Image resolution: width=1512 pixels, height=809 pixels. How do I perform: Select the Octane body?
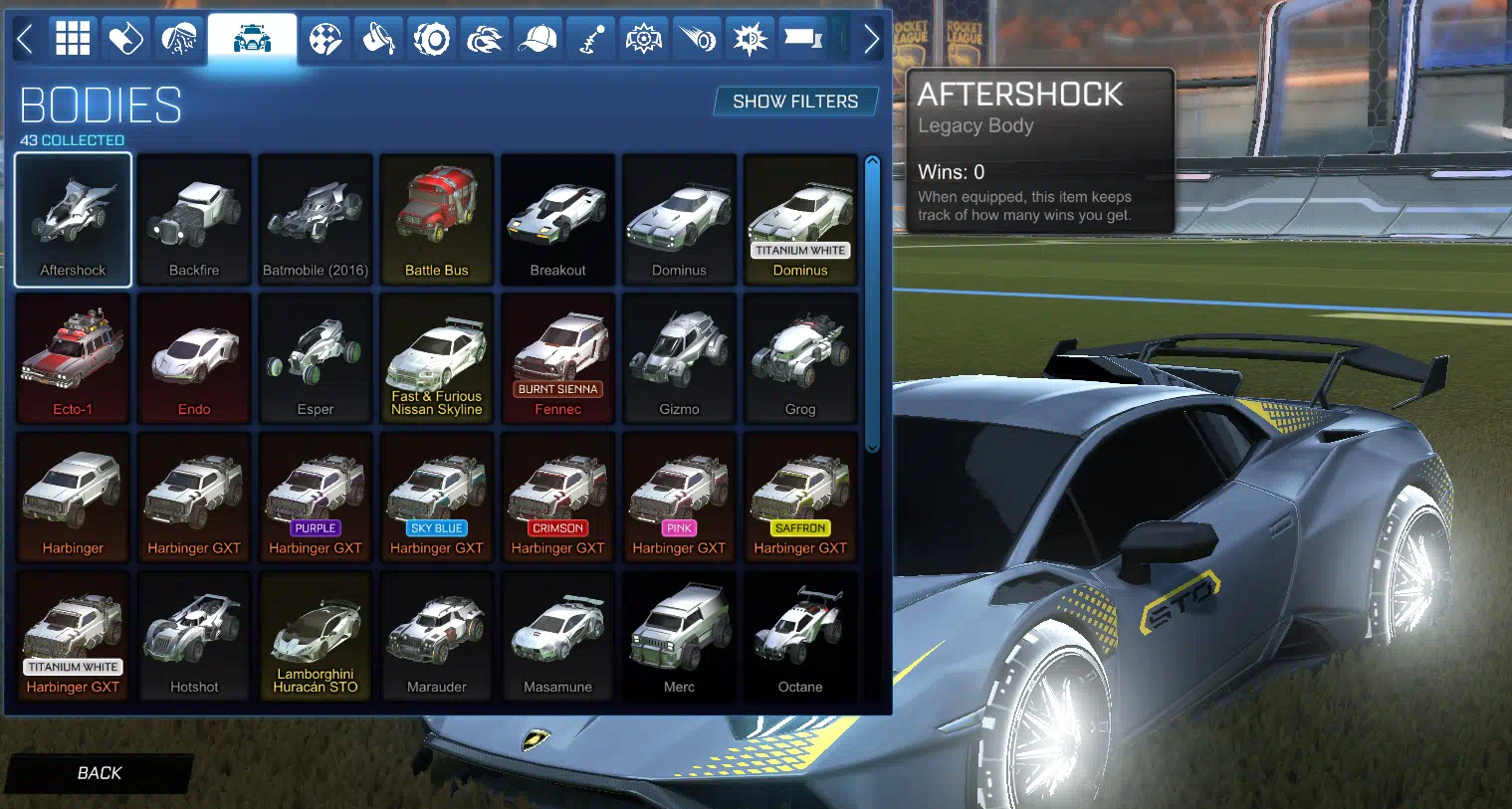800,637
